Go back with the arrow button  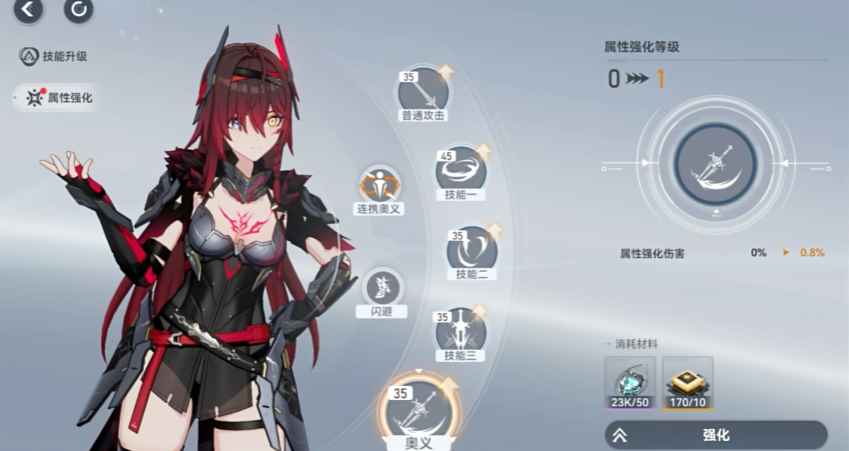pos(28,10)
